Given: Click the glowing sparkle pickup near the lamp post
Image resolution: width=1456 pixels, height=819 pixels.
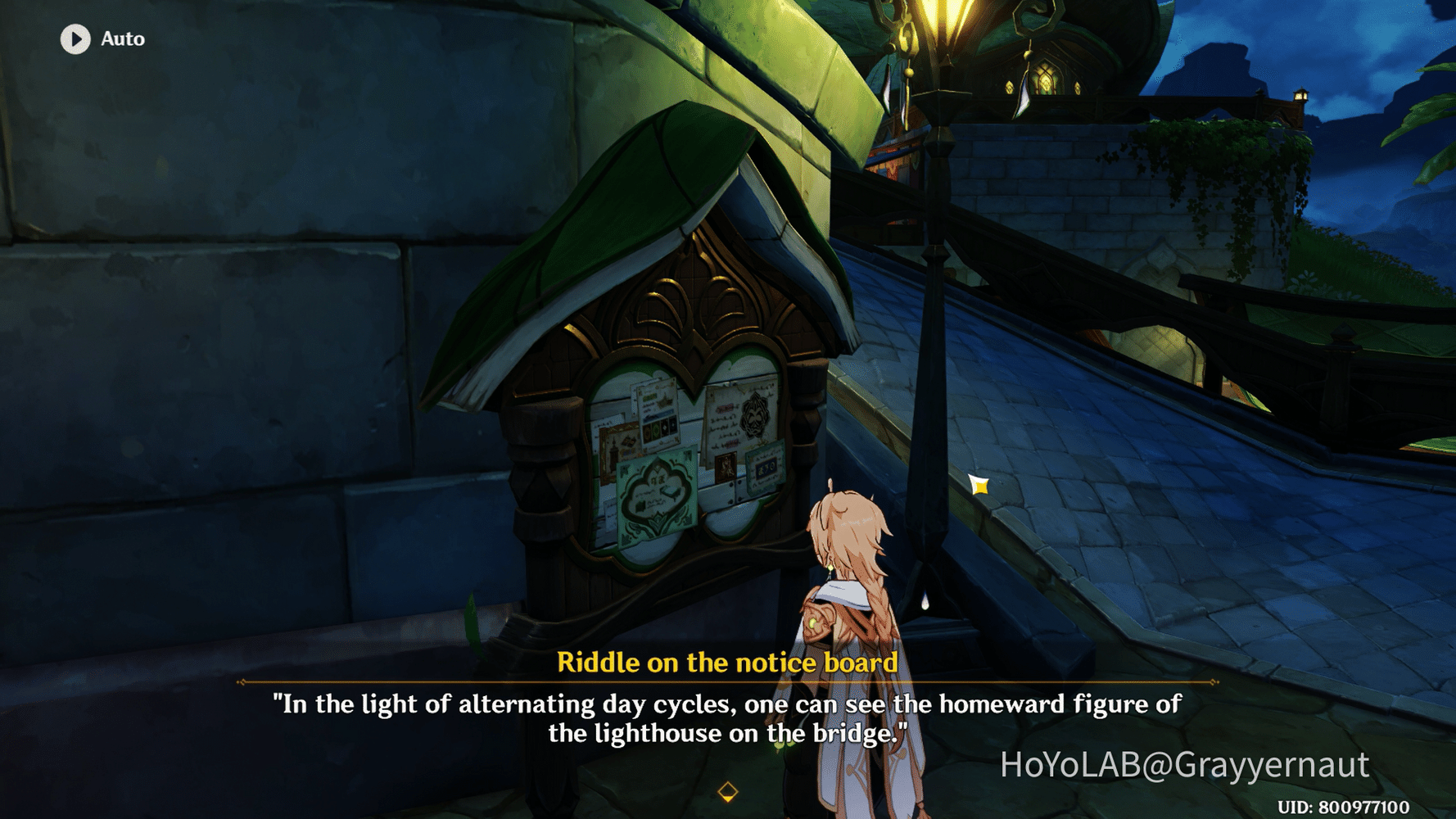Looking at the screenshot, I should point(979,483).
